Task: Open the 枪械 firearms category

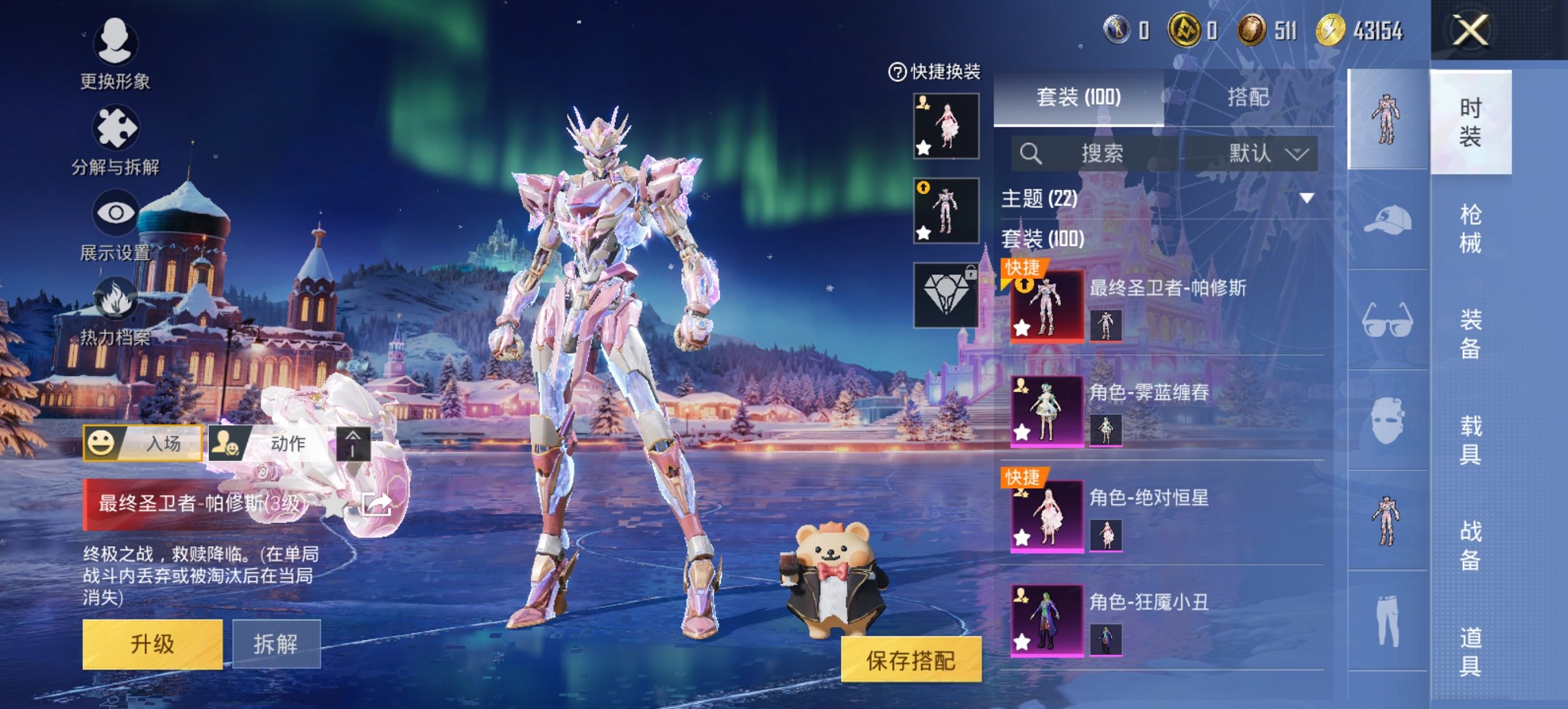Action: [1470, 228]
